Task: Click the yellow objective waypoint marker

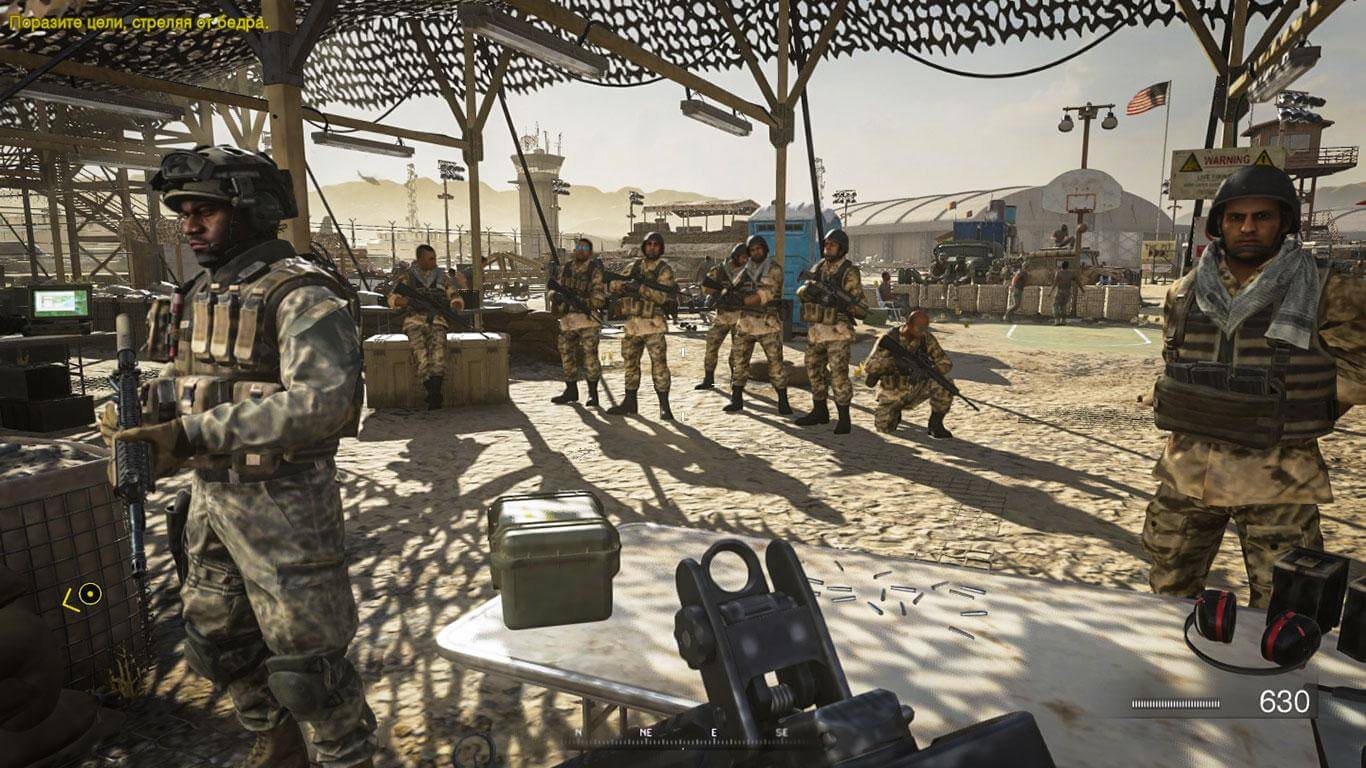Action: [90, 594]
